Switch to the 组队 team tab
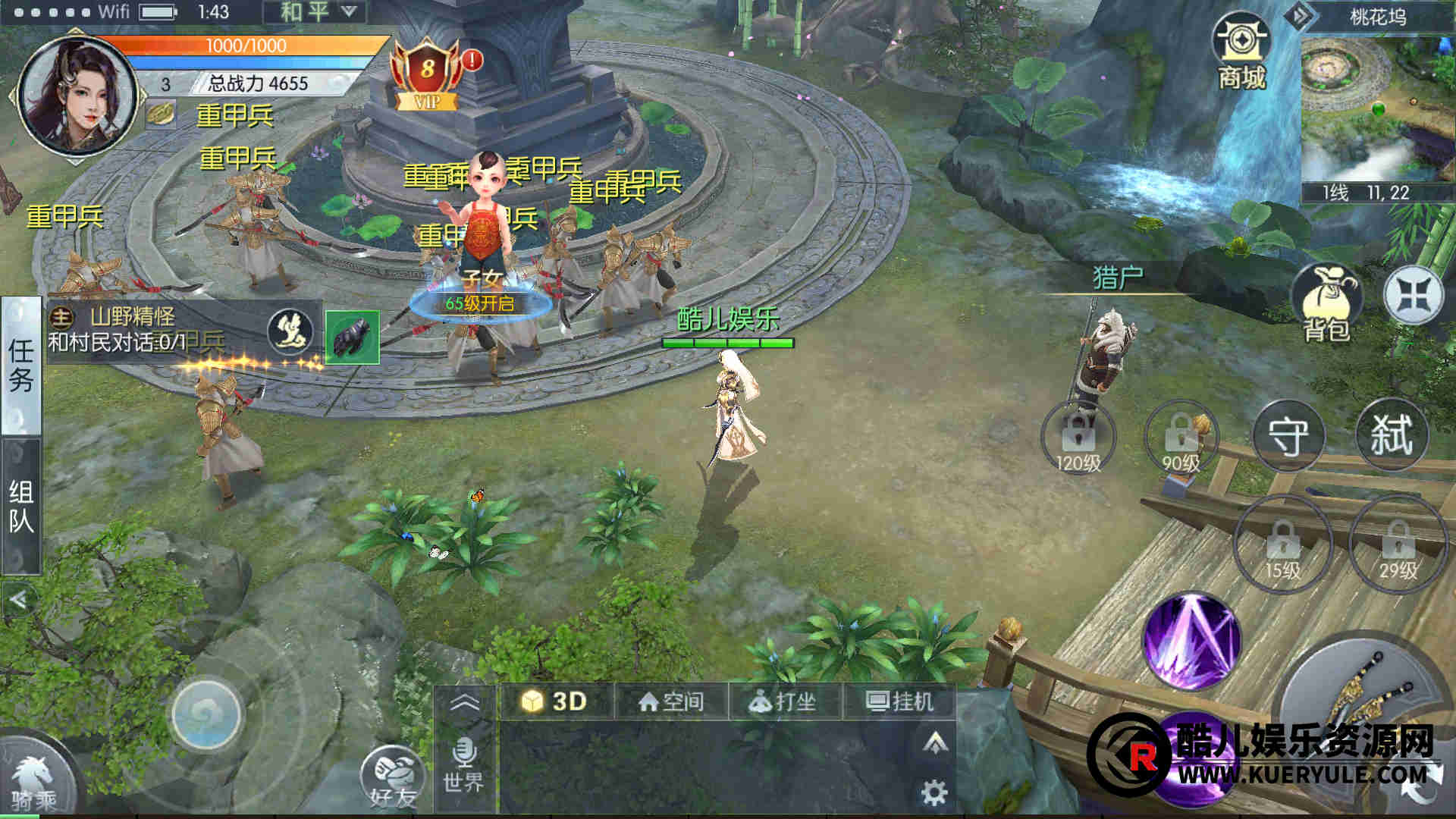 20,507
